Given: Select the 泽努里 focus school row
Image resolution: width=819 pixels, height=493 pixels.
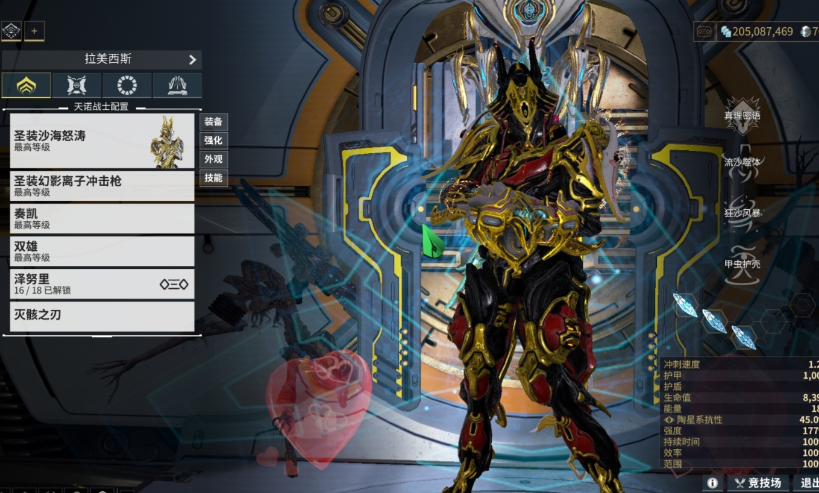Looking at the screenshot, I should pyautogui.click(x=101, y=284).
